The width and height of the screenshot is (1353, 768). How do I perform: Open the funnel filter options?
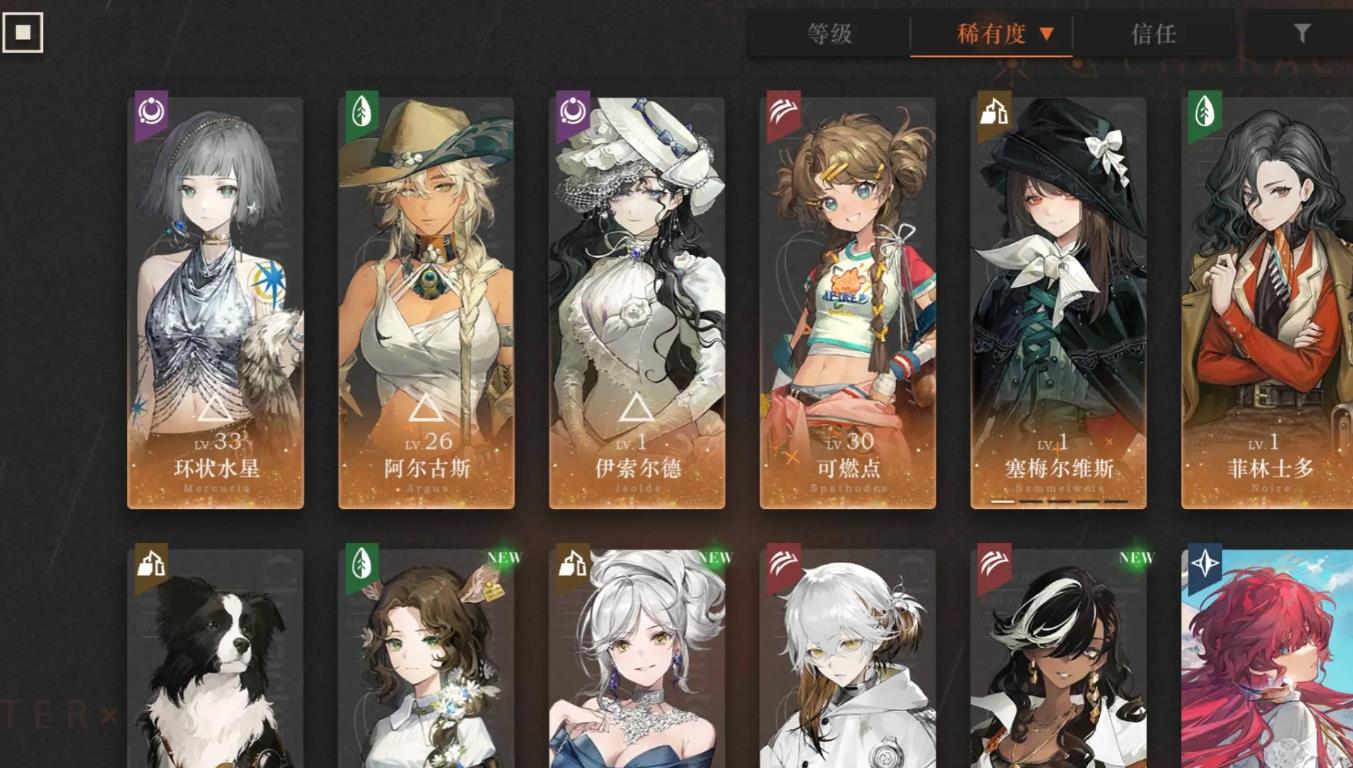coord(1301,34)
